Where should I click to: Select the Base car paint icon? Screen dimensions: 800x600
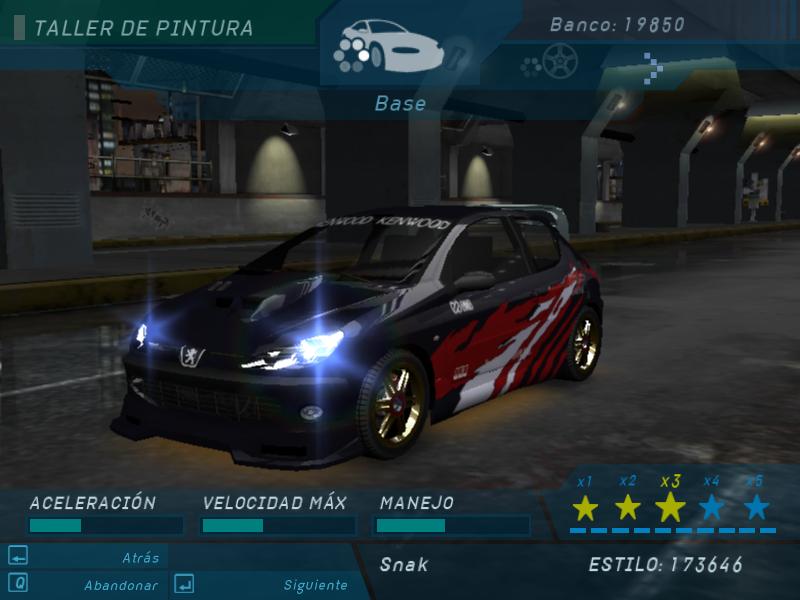(x=388, y=47)
